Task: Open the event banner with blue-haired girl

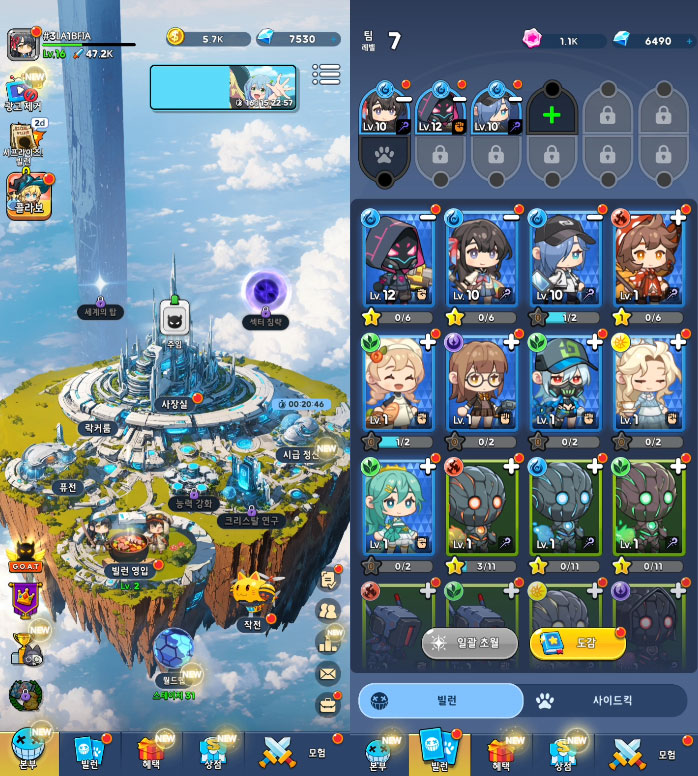Action: [223, 87]
